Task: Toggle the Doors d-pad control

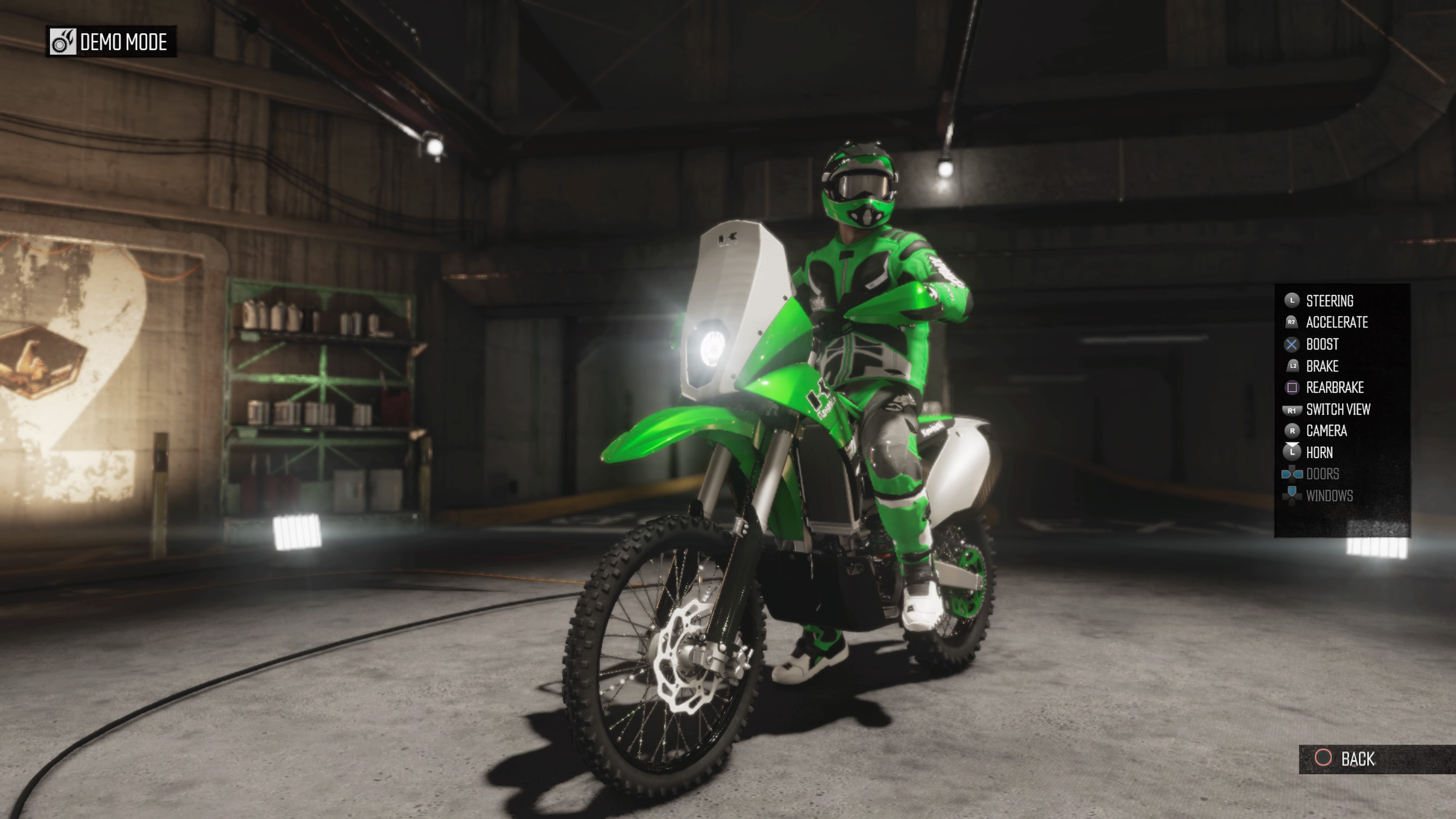Action: (x=1293, y=474)
